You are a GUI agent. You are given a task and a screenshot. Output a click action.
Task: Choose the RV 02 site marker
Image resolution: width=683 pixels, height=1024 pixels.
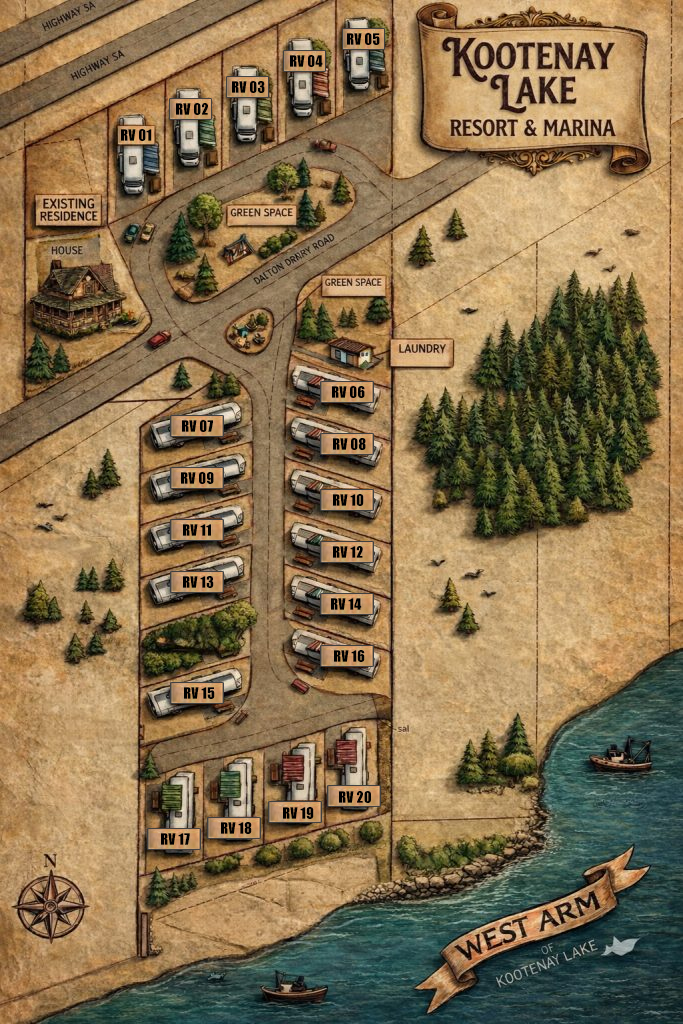(192, 108)
